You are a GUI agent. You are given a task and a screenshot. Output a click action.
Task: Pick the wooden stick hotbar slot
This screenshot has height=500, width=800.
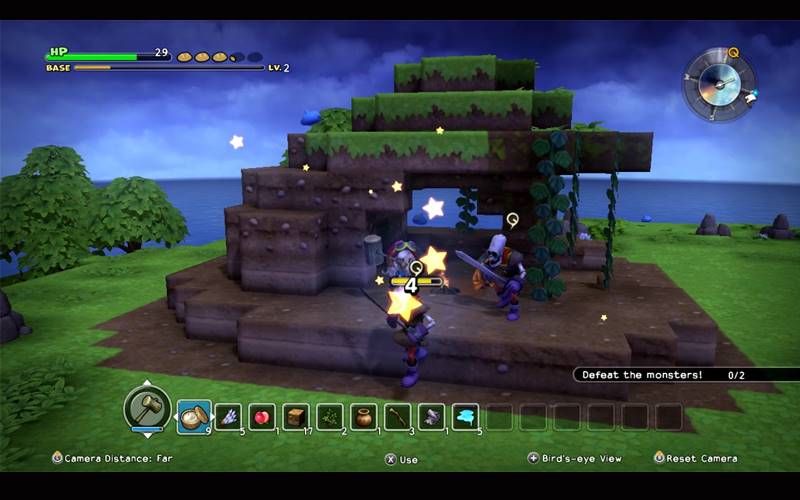pos(398,416)
